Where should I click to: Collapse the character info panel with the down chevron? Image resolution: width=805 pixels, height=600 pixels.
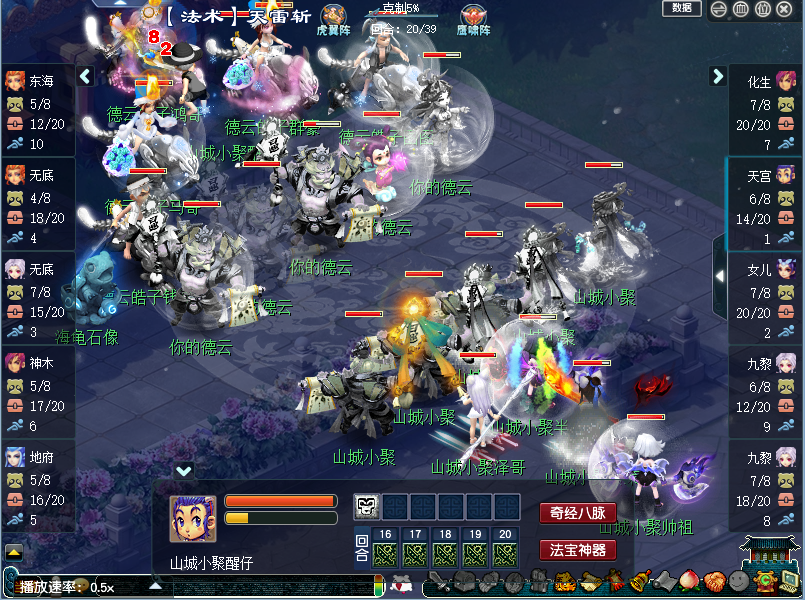click(x=183, y=470)
